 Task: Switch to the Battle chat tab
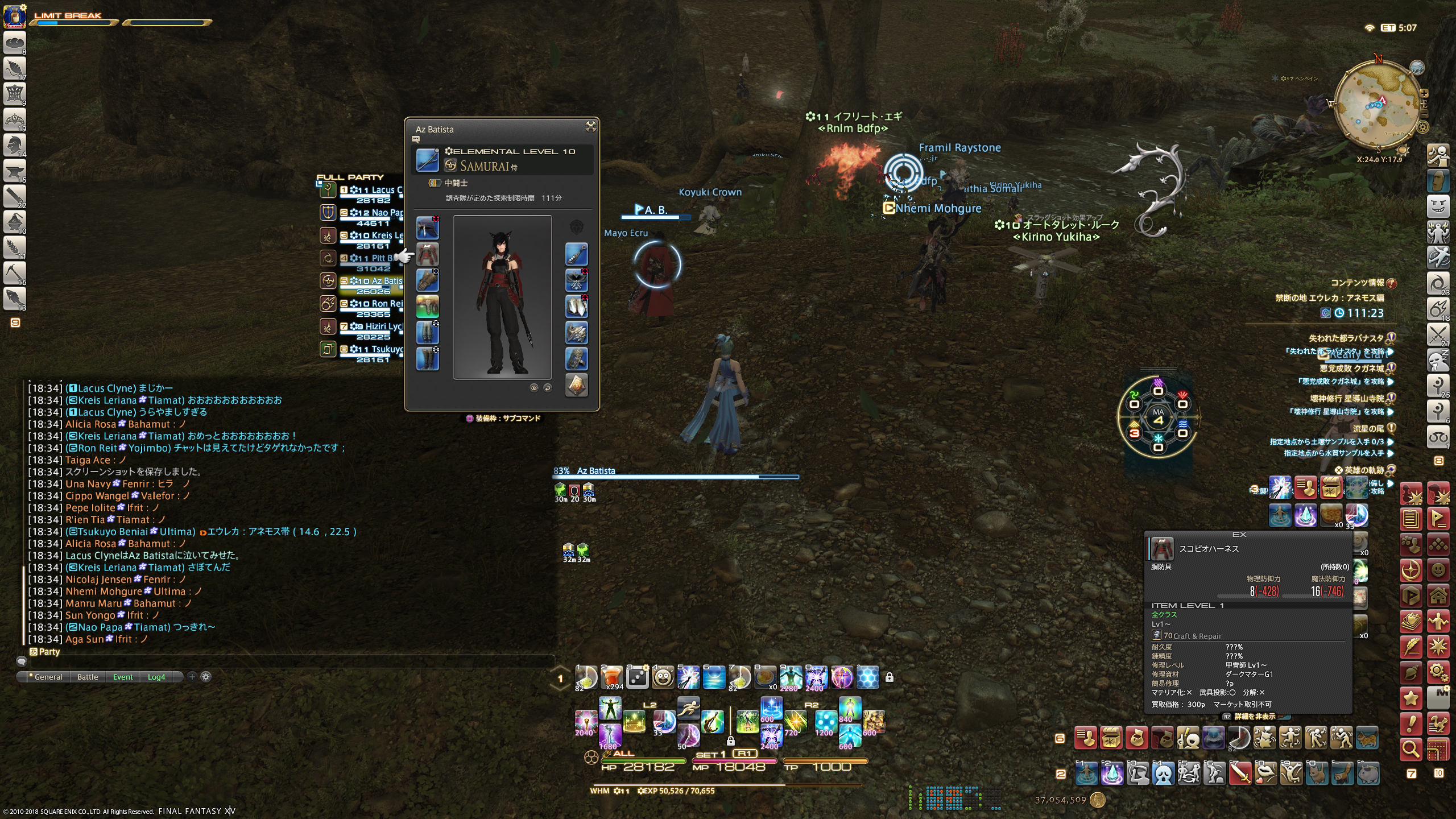point(88,677)
